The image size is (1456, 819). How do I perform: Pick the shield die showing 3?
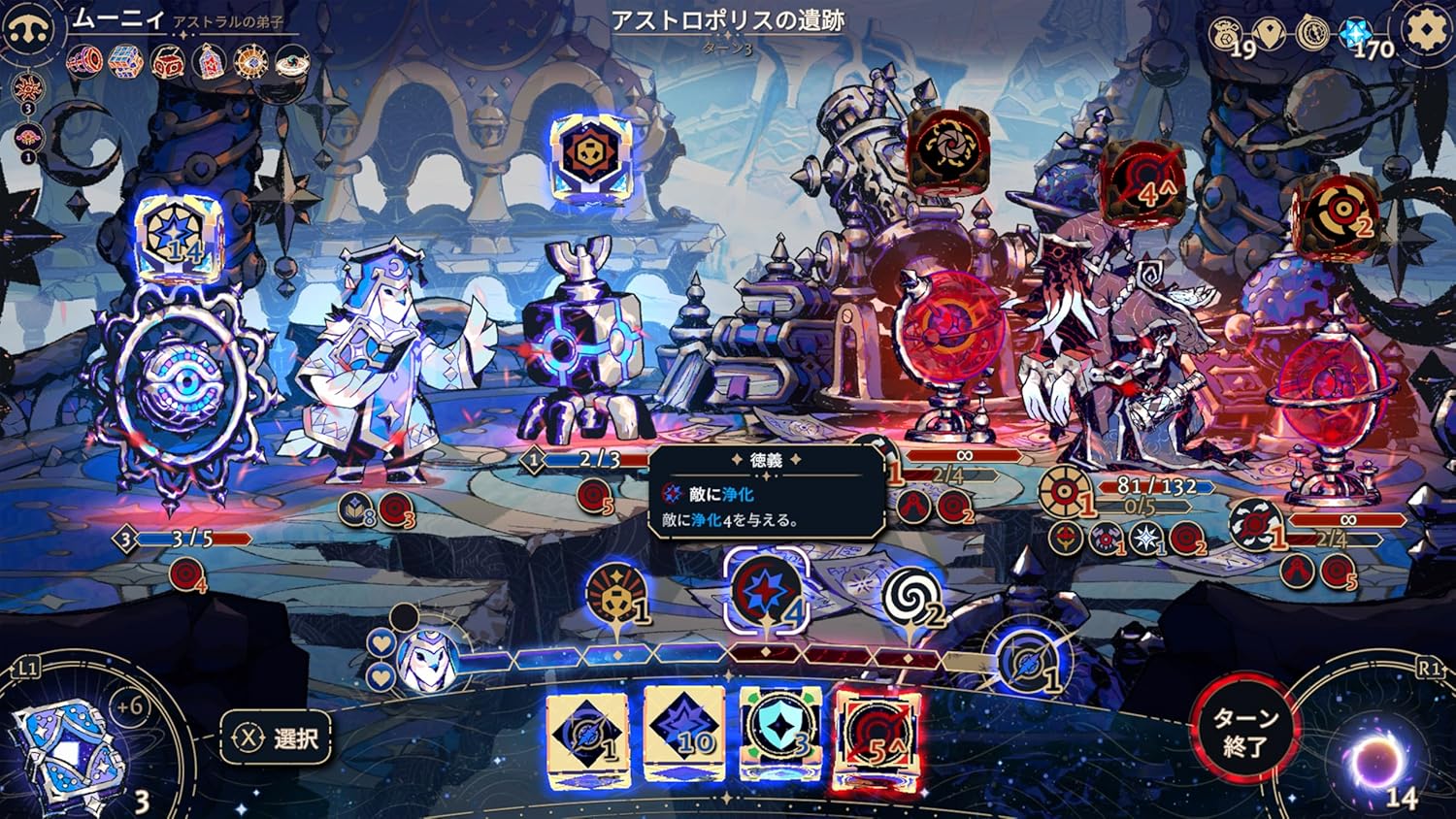780,734
